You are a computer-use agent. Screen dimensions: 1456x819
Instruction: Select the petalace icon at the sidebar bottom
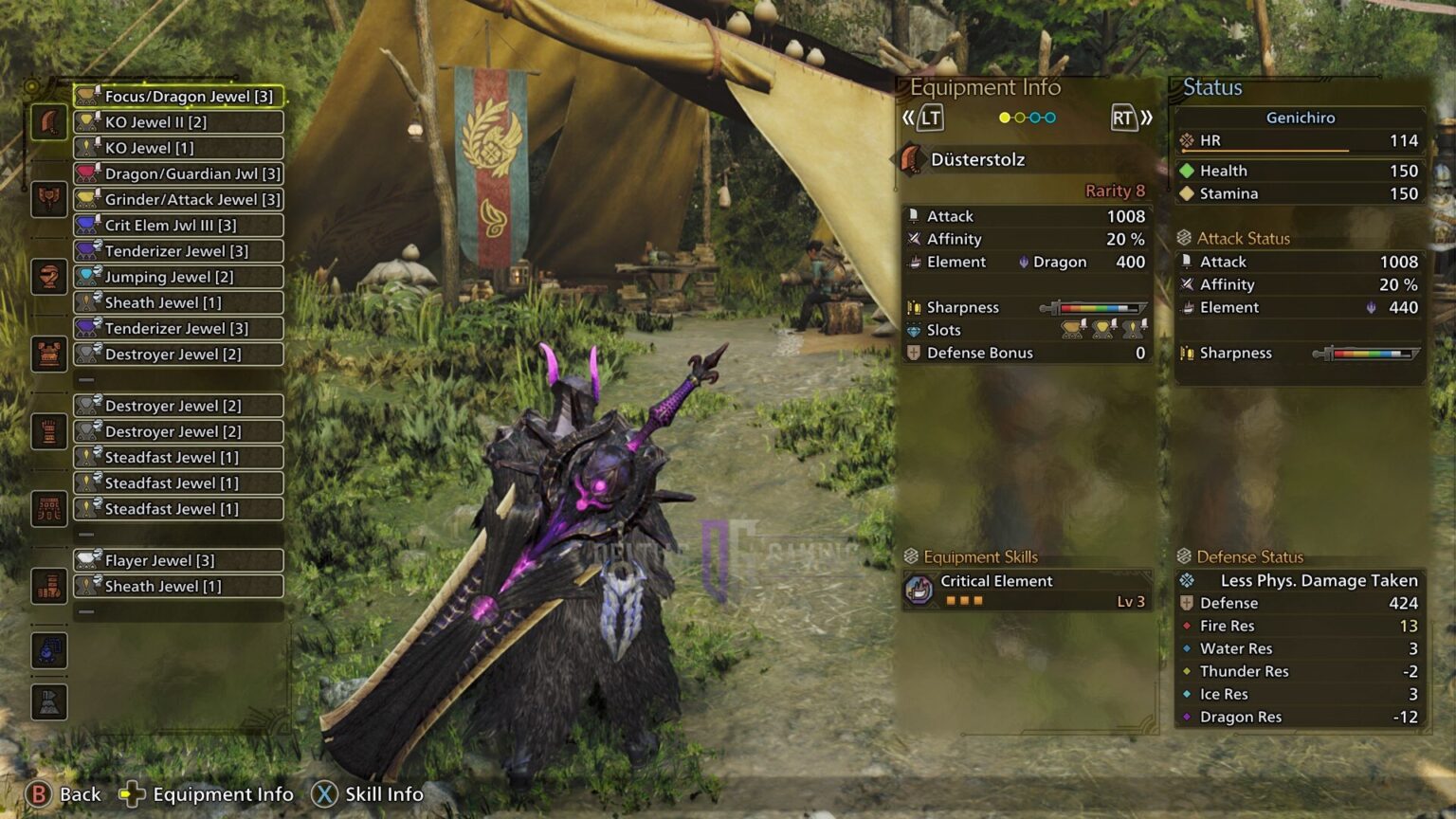49,651
